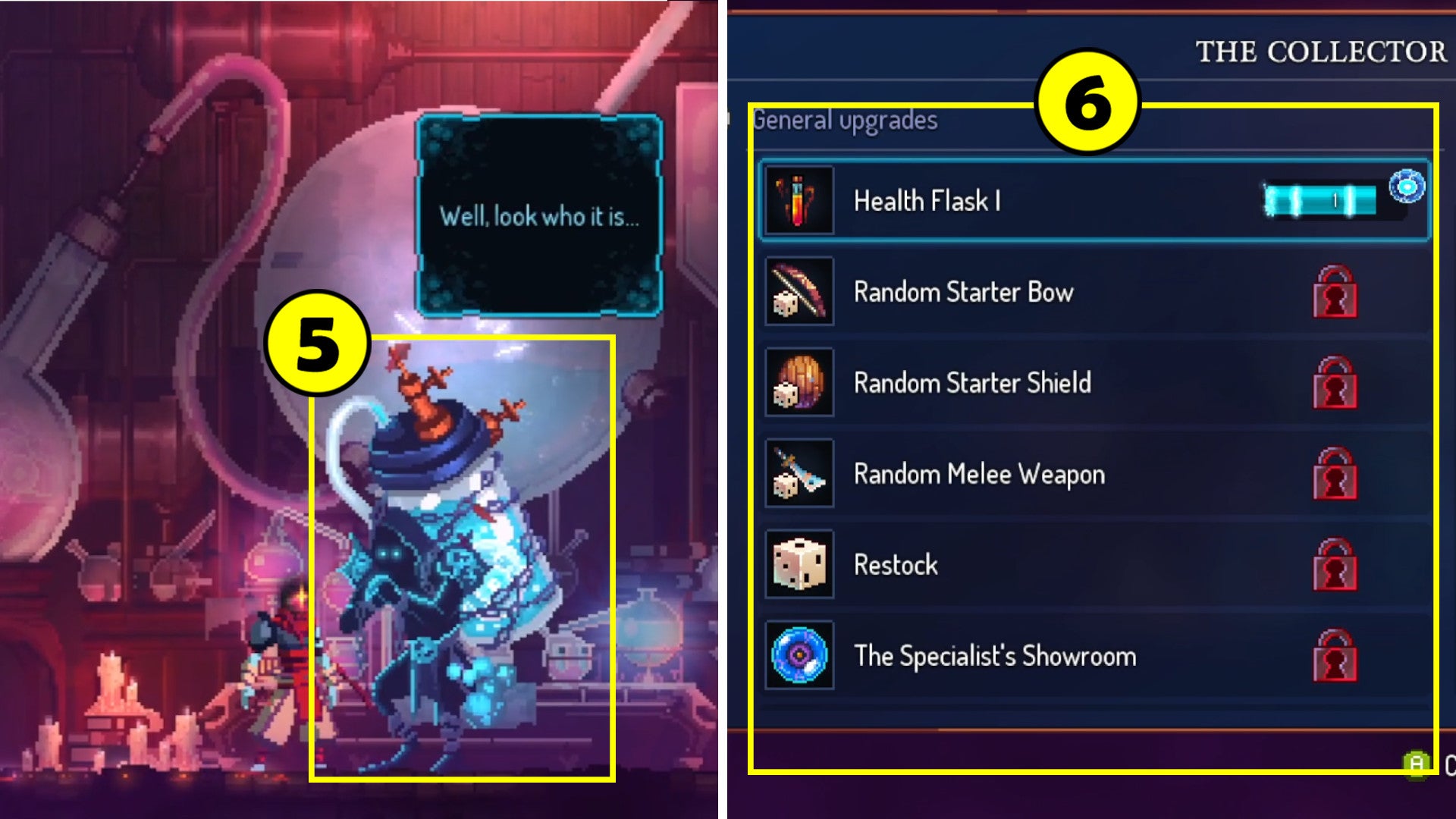This screenshot has width=1456, height=819.
Task: Click the white dice icon for Restock
Action: coord(798,565)
